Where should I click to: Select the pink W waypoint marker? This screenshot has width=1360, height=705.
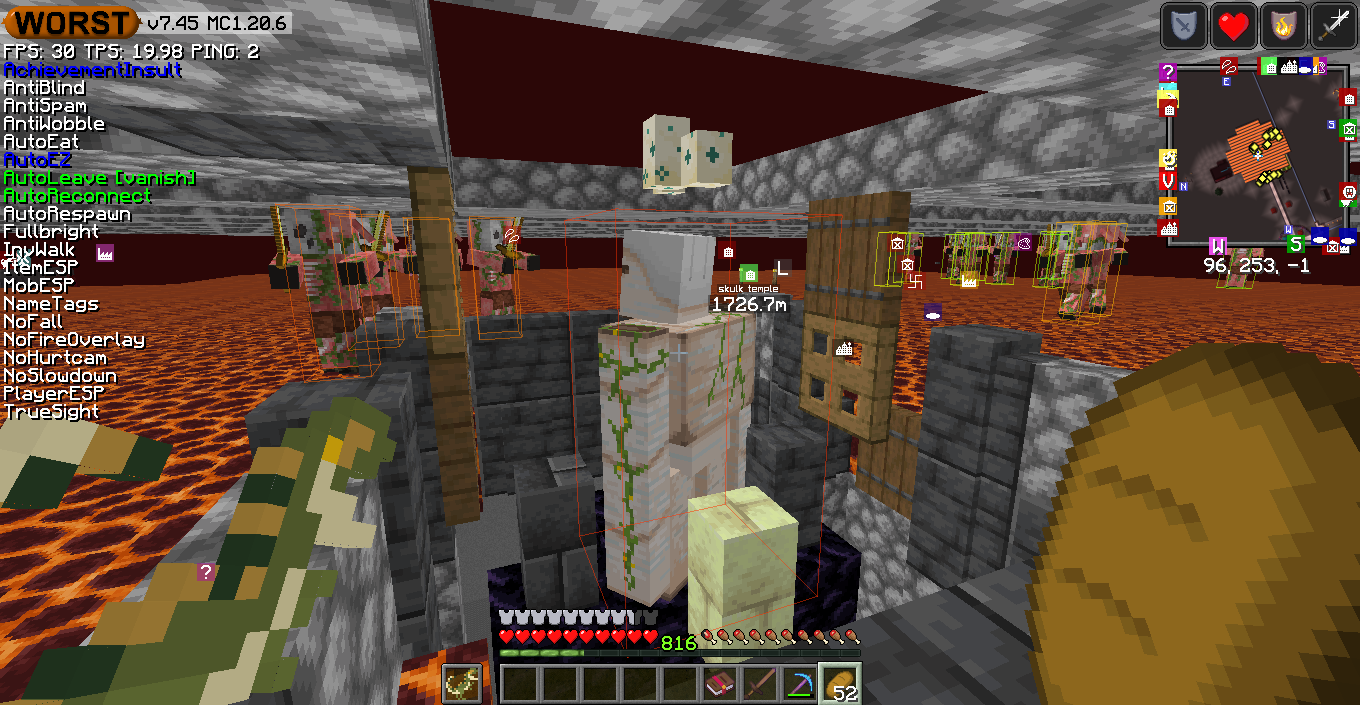click(1218, 246)
